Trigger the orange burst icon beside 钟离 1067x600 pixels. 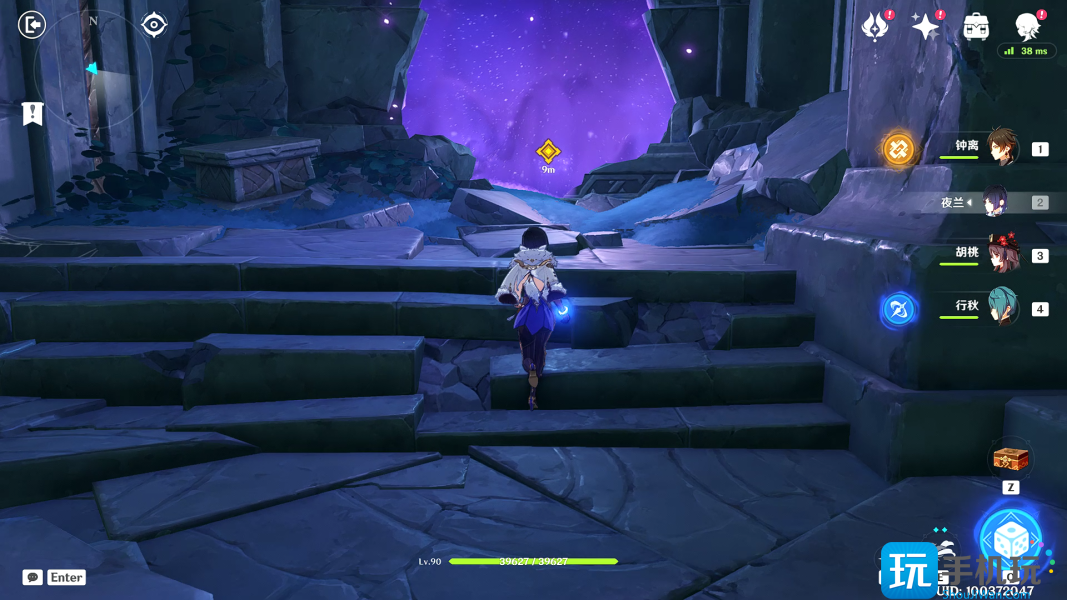pos(899,149)
